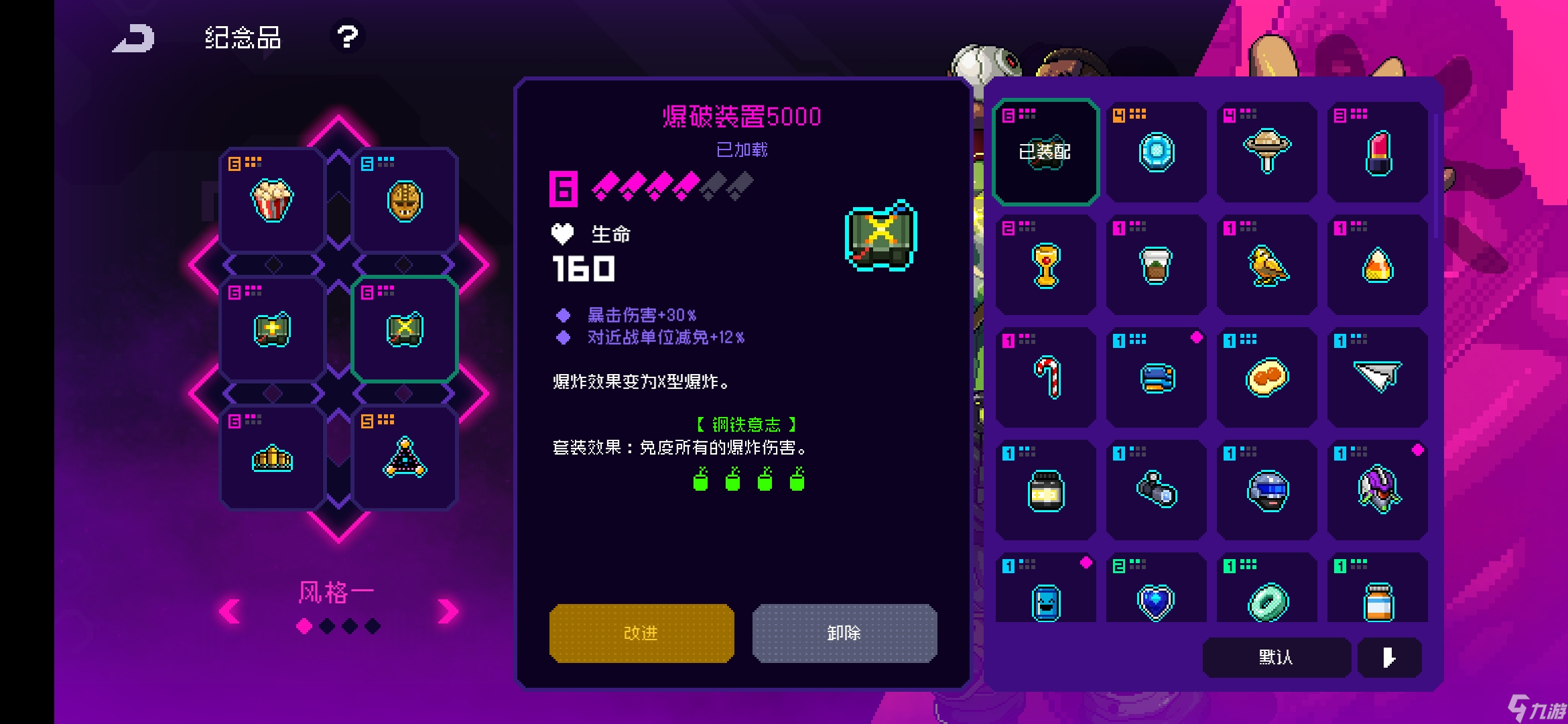
Task: Select the paper airplane item
Action: coord(1376,378)
